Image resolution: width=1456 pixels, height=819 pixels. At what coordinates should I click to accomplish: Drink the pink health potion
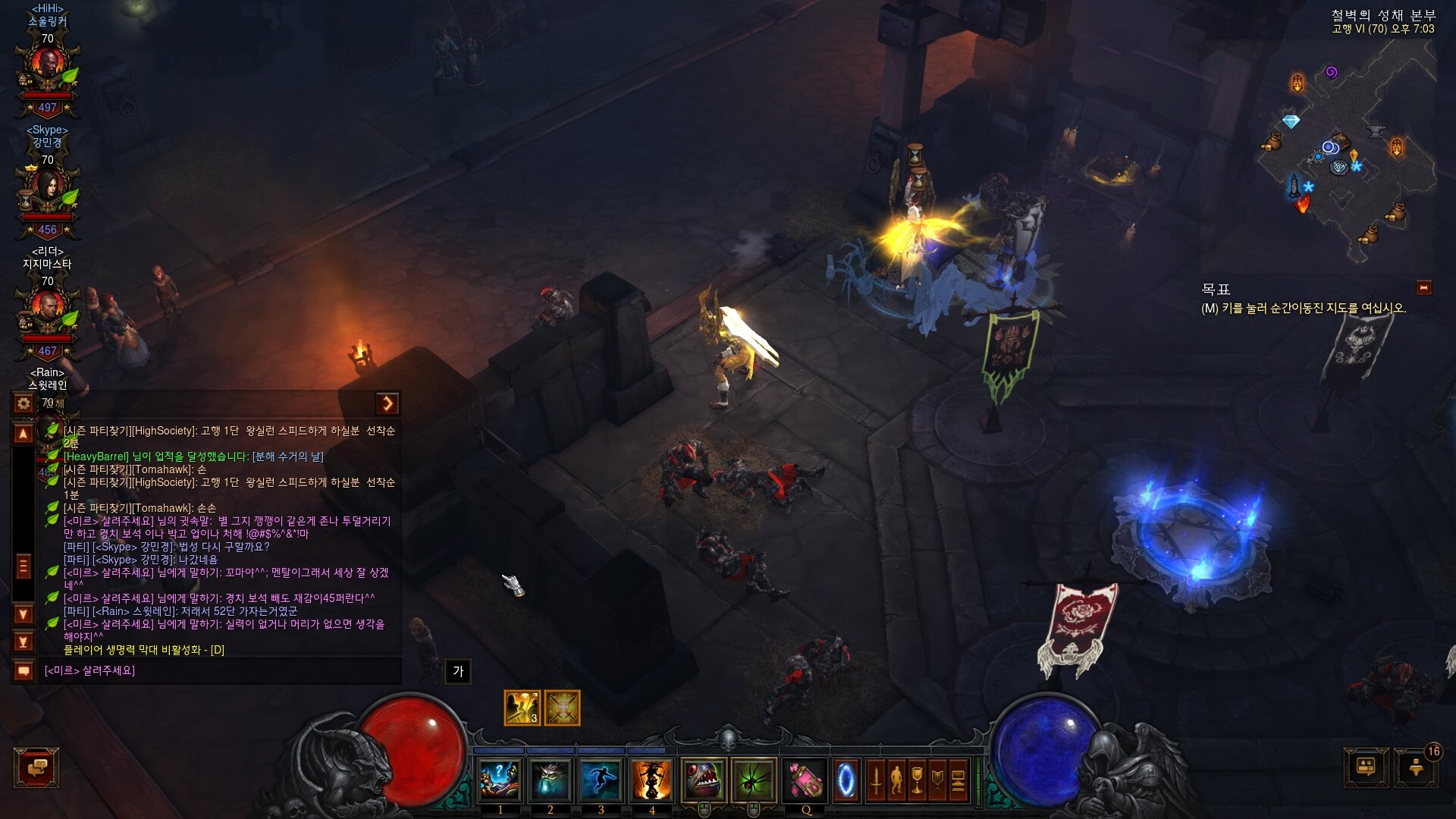(x=805, y=780)
